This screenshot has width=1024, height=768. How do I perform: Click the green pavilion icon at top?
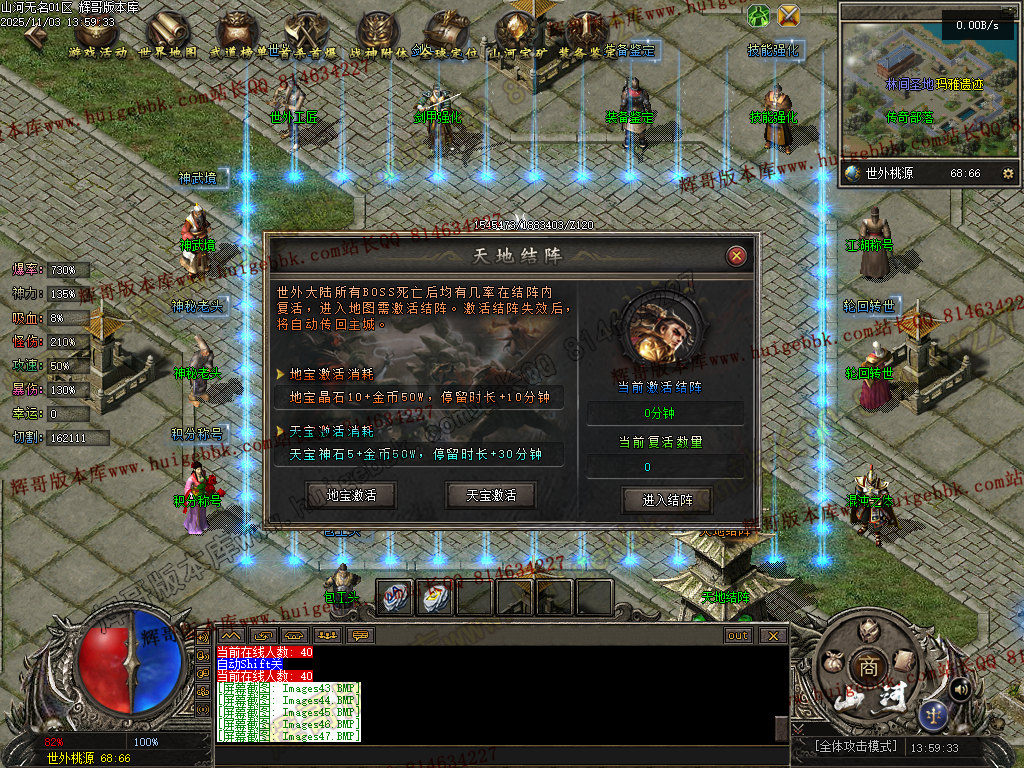click(759, 15)
